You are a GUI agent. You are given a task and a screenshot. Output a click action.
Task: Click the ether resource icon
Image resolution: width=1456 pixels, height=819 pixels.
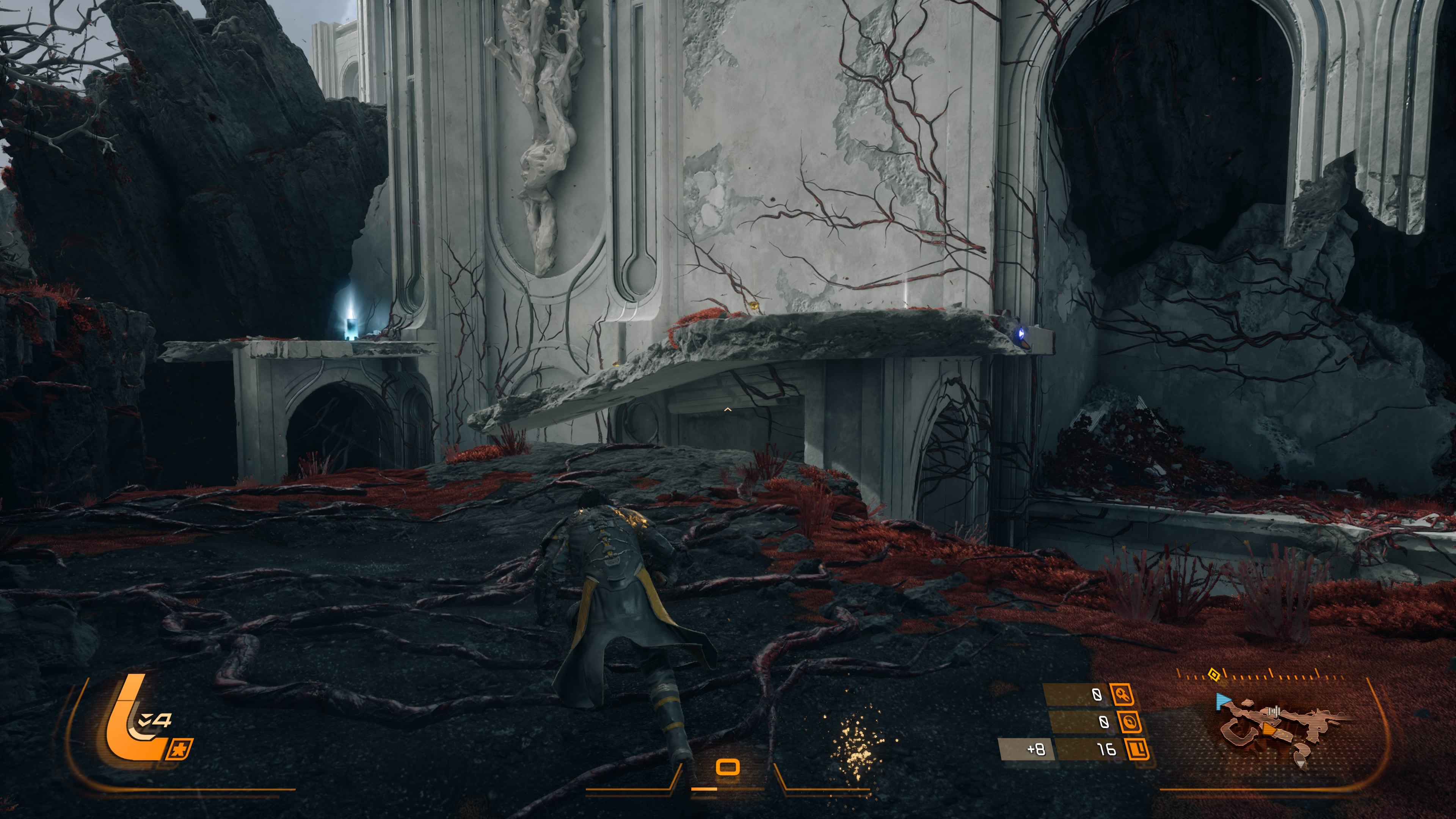pyautogui.click(x=1129, y=722)
